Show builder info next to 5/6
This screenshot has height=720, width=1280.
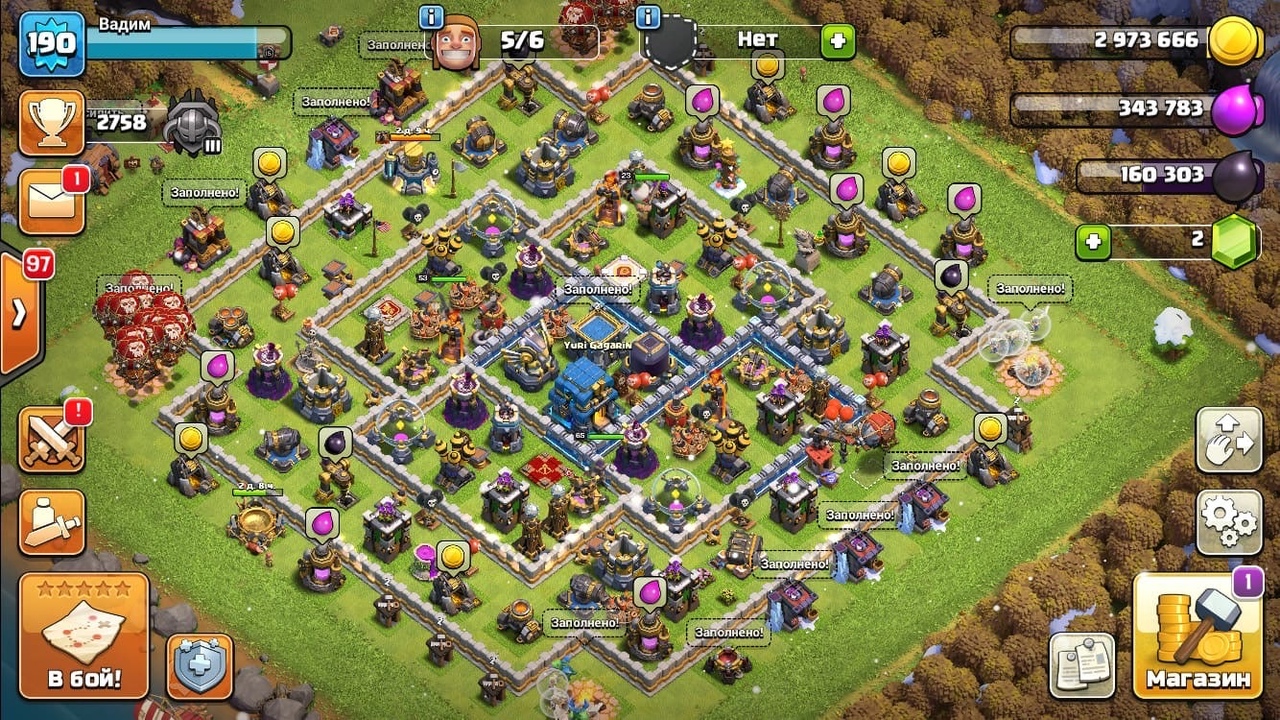click(432, 18)
